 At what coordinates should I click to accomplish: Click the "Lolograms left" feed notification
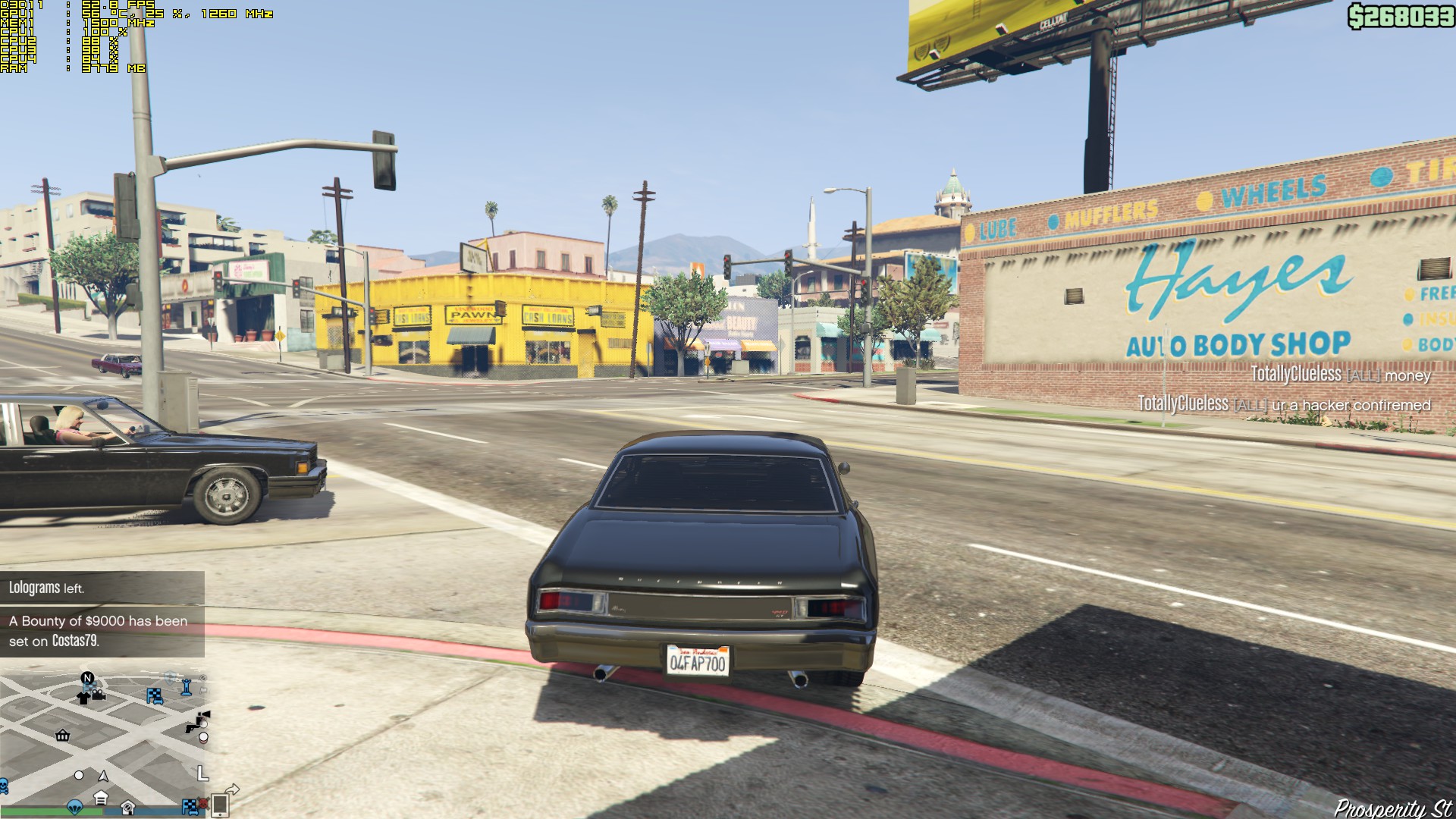point(102,588)
